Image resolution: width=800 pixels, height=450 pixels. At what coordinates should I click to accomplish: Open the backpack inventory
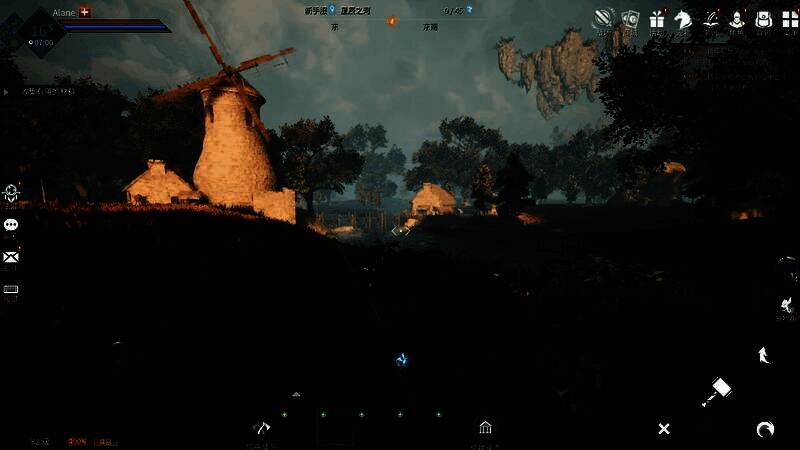763,19
